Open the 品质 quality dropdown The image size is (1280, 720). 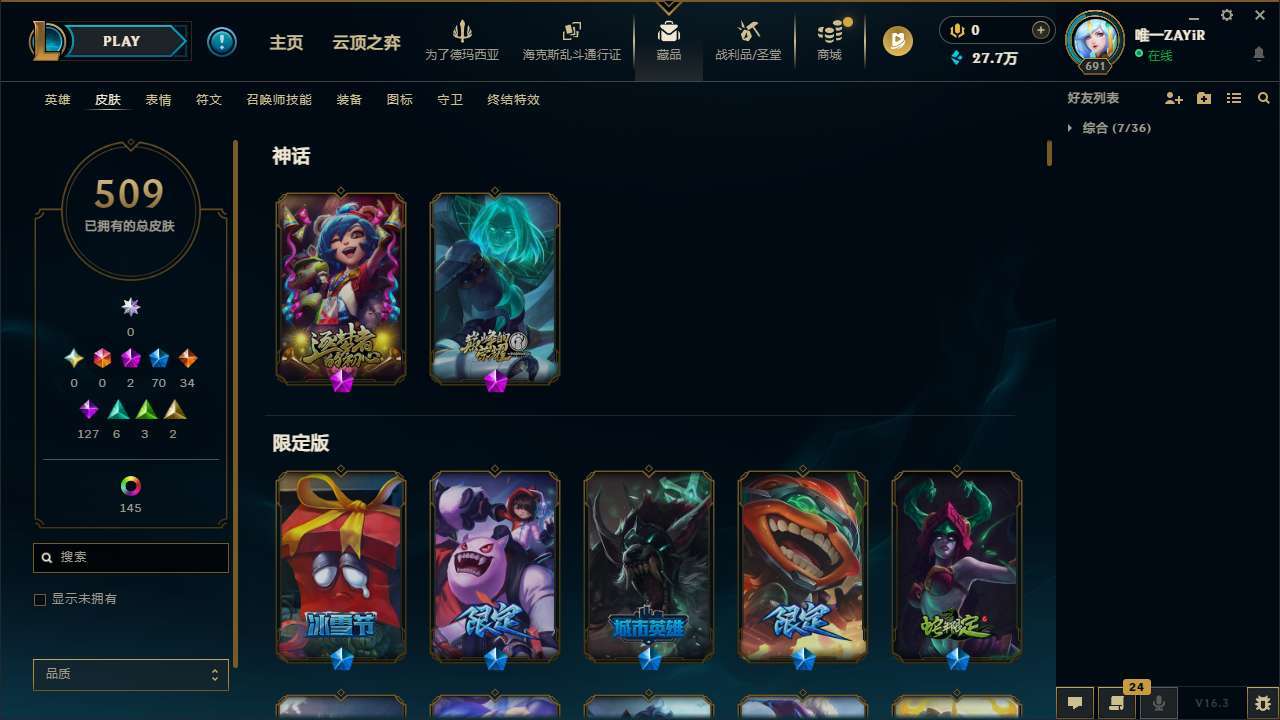point(130,674)
